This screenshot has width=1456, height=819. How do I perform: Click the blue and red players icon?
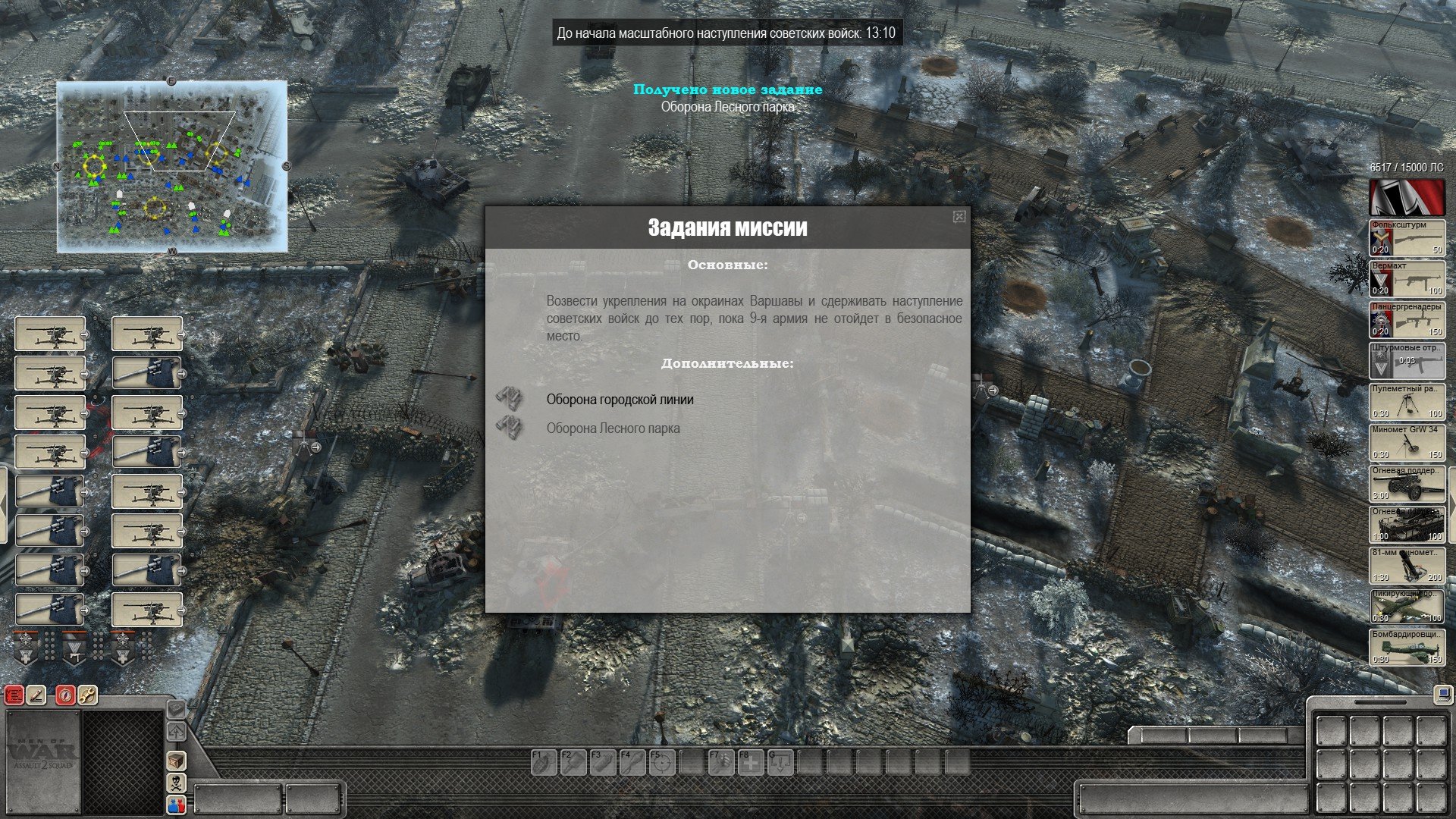176,805
